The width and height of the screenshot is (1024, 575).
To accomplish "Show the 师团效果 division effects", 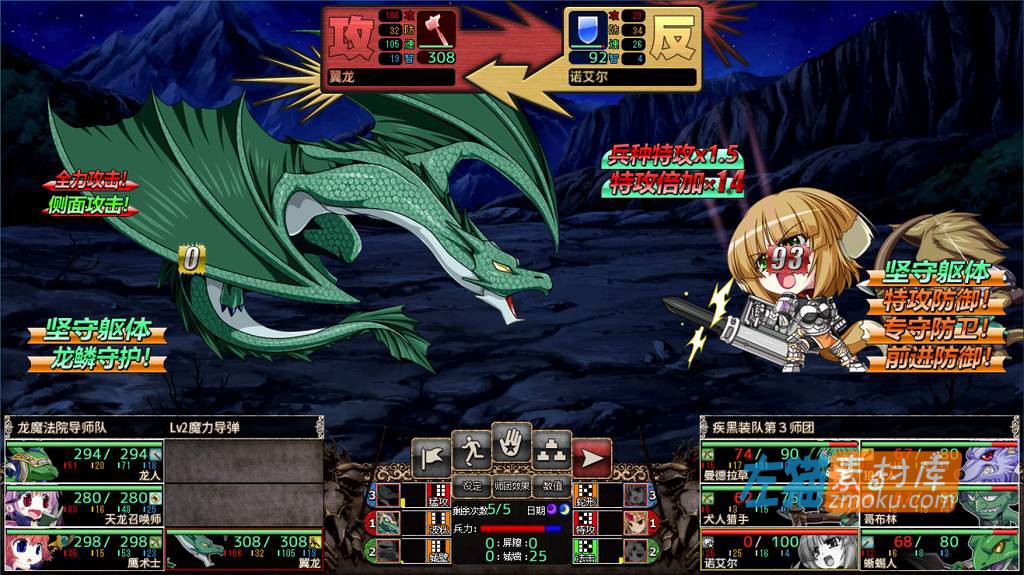I will 511,487.
